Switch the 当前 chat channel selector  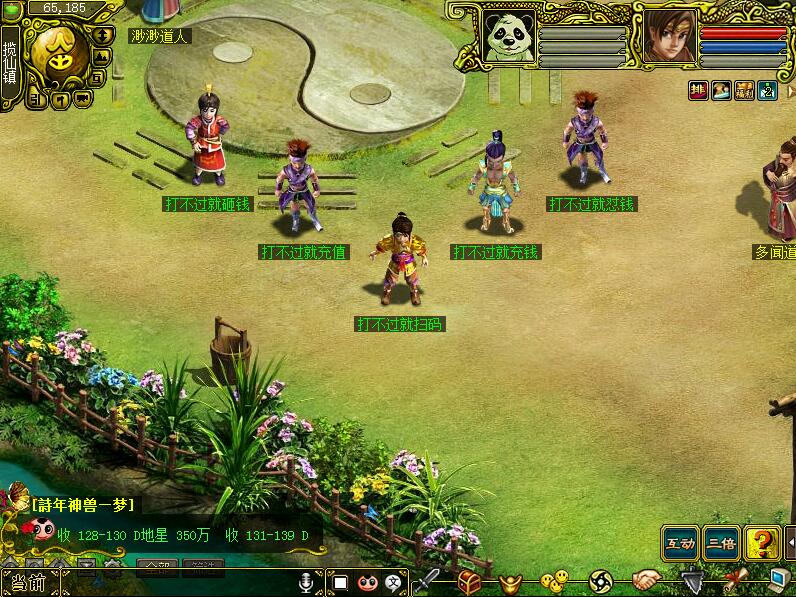click(x=27, y=583)
